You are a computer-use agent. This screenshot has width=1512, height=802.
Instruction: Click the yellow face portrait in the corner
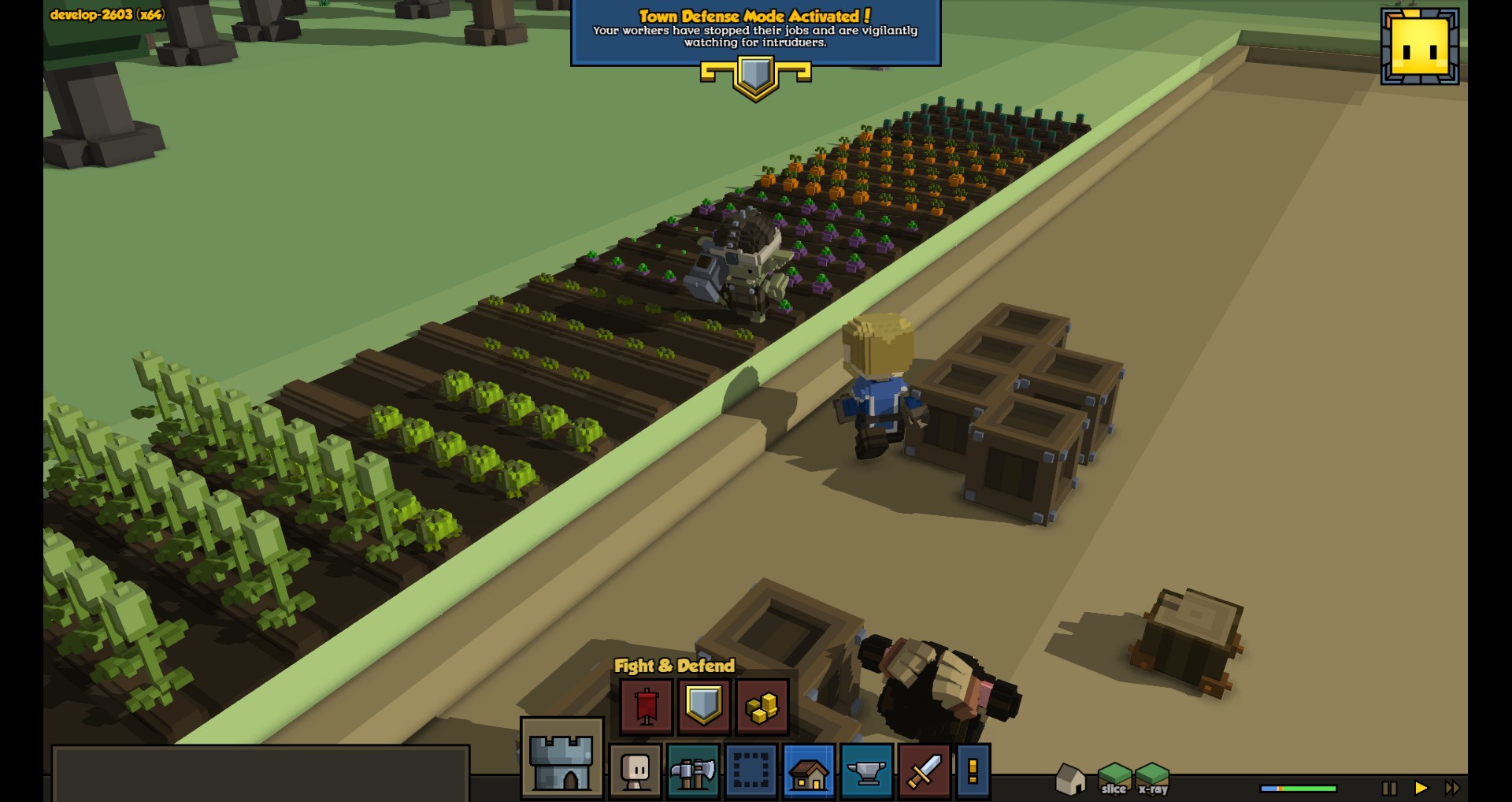point(1420,46)
